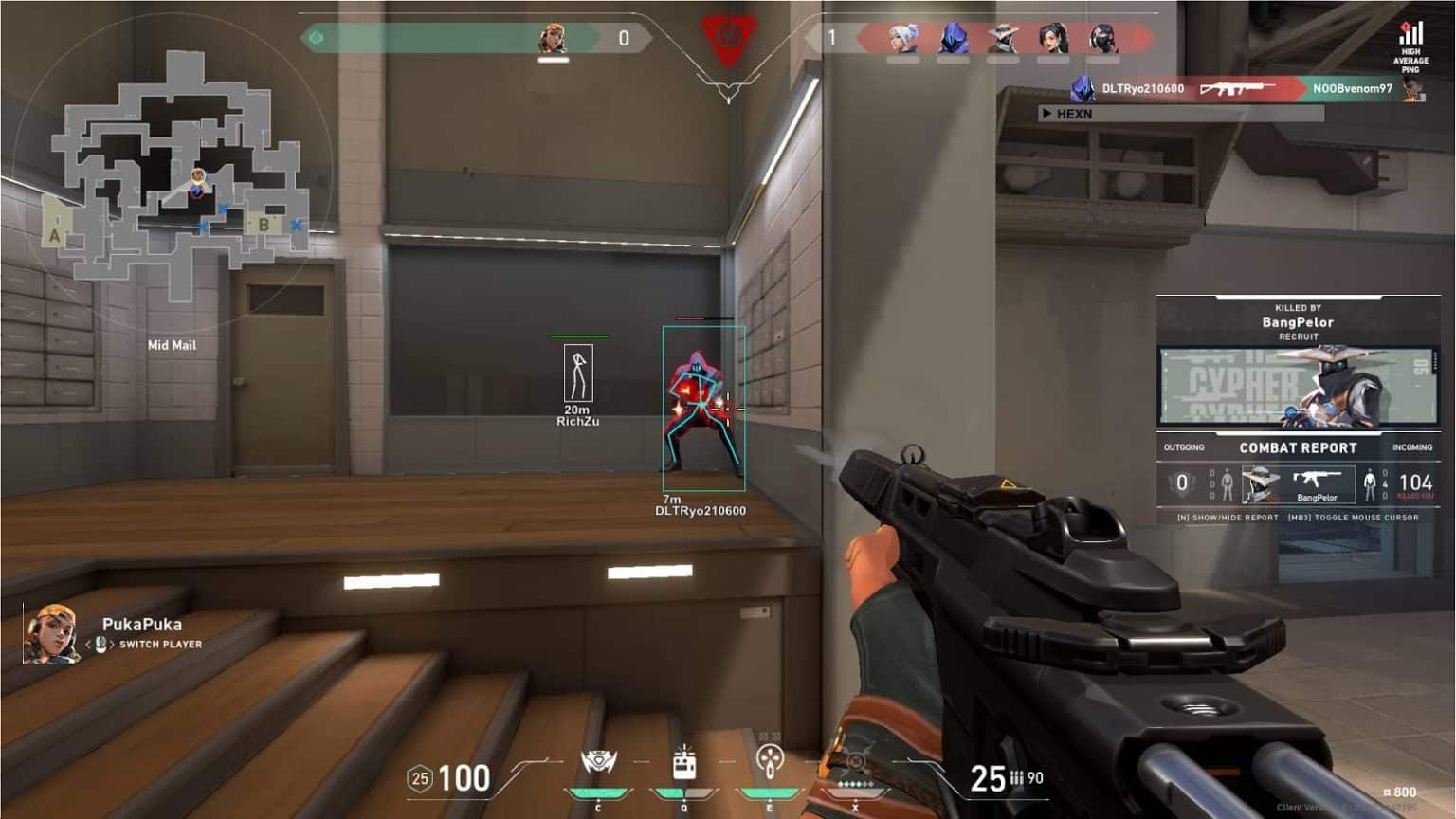This screenshot has height=819, width=1456.
Task: Click Jett's portrait on the enemy team bar
Action: (902, 39)
